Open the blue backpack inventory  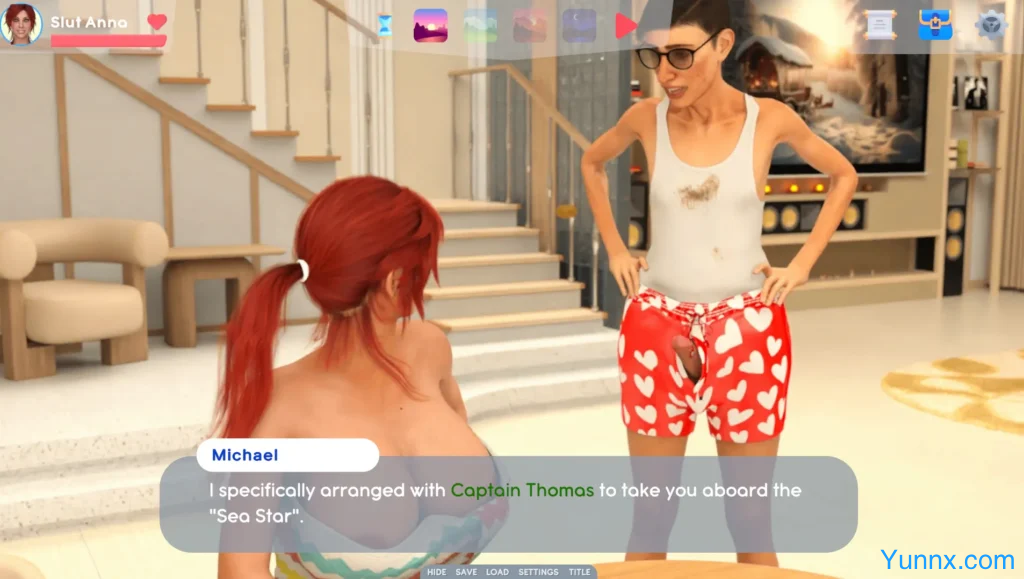935,25
